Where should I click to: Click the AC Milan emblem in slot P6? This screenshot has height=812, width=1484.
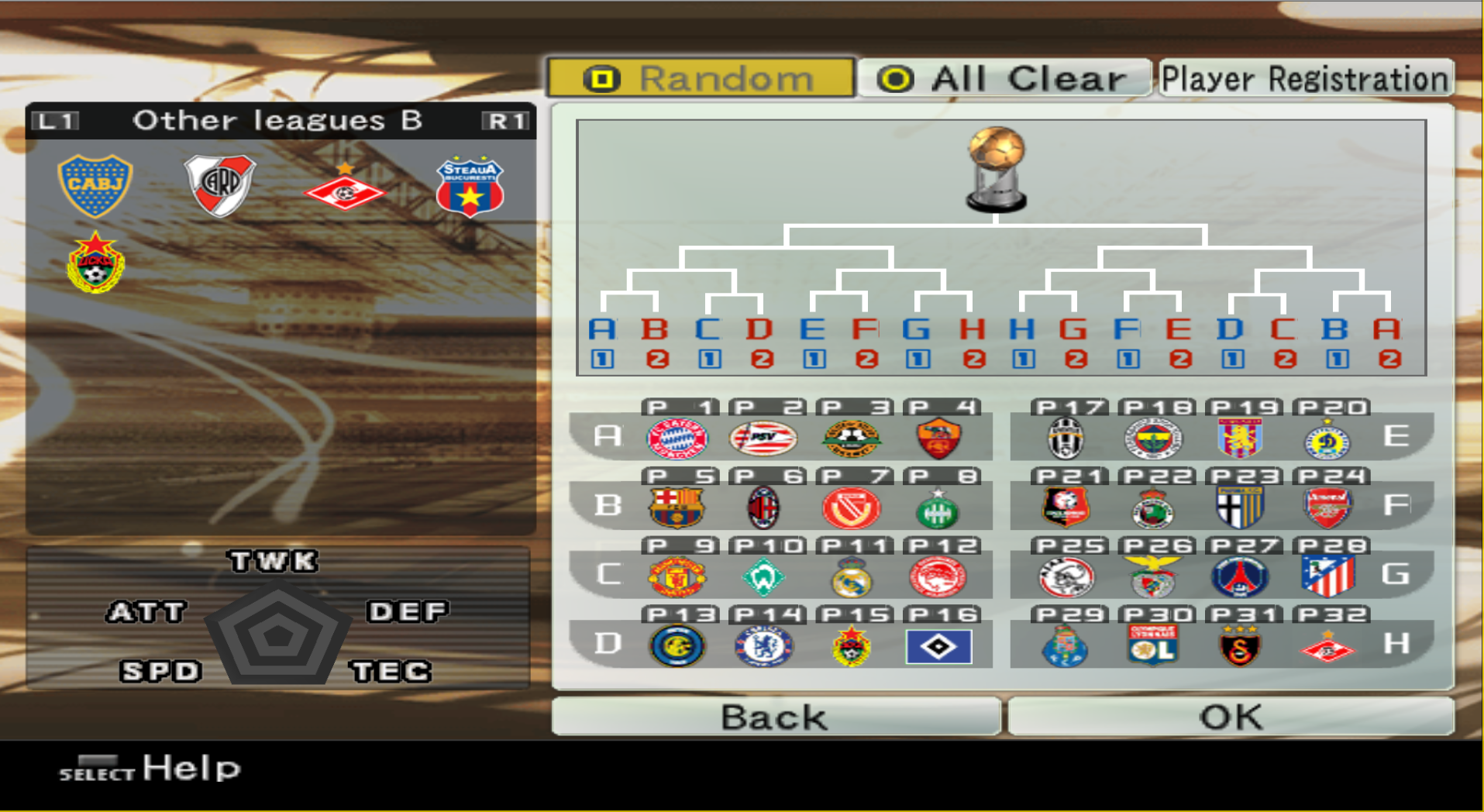(765, 507)
